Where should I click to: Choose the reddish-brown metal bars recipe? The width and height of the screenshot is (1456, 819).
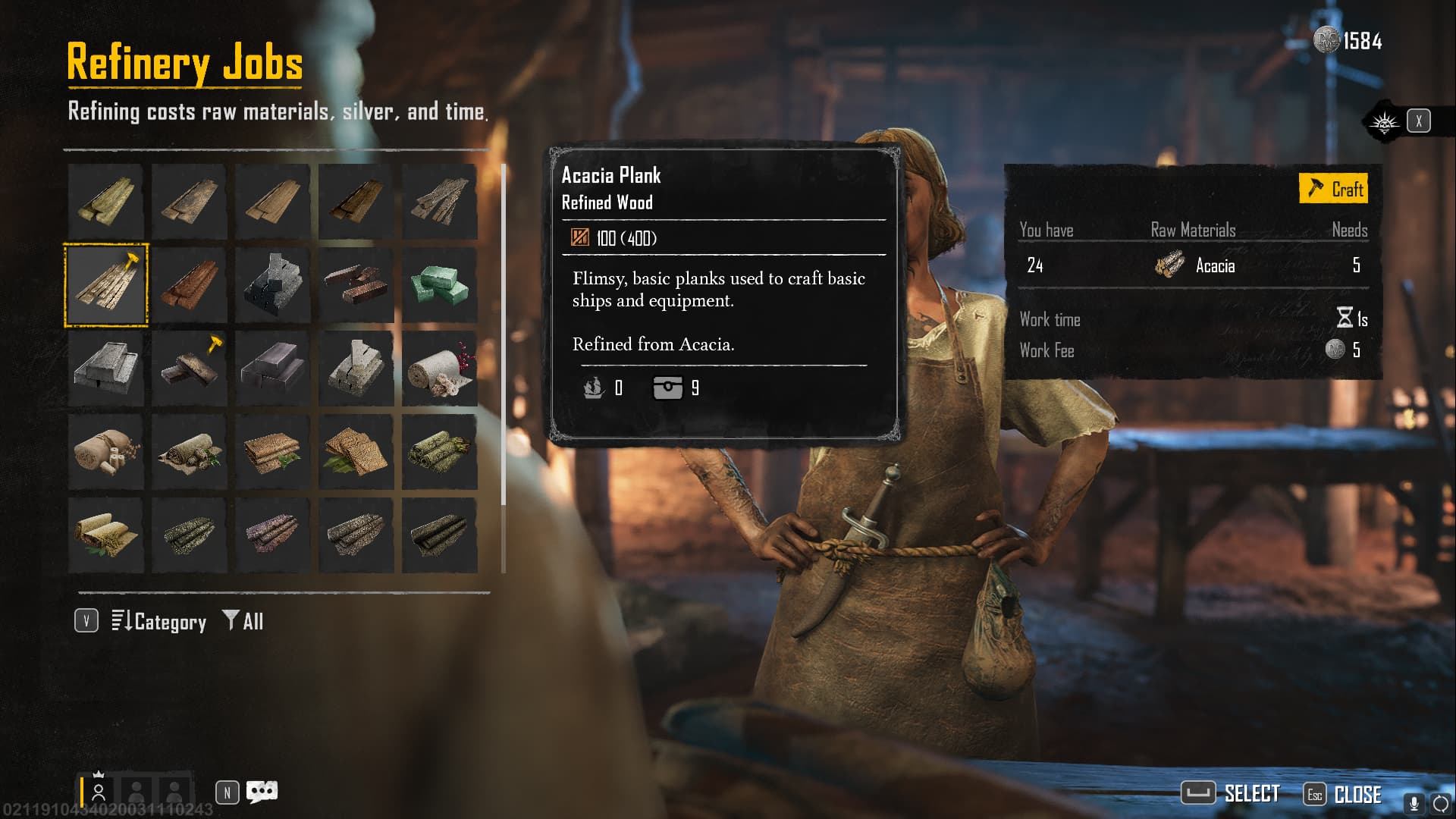[x=356, y=285]
